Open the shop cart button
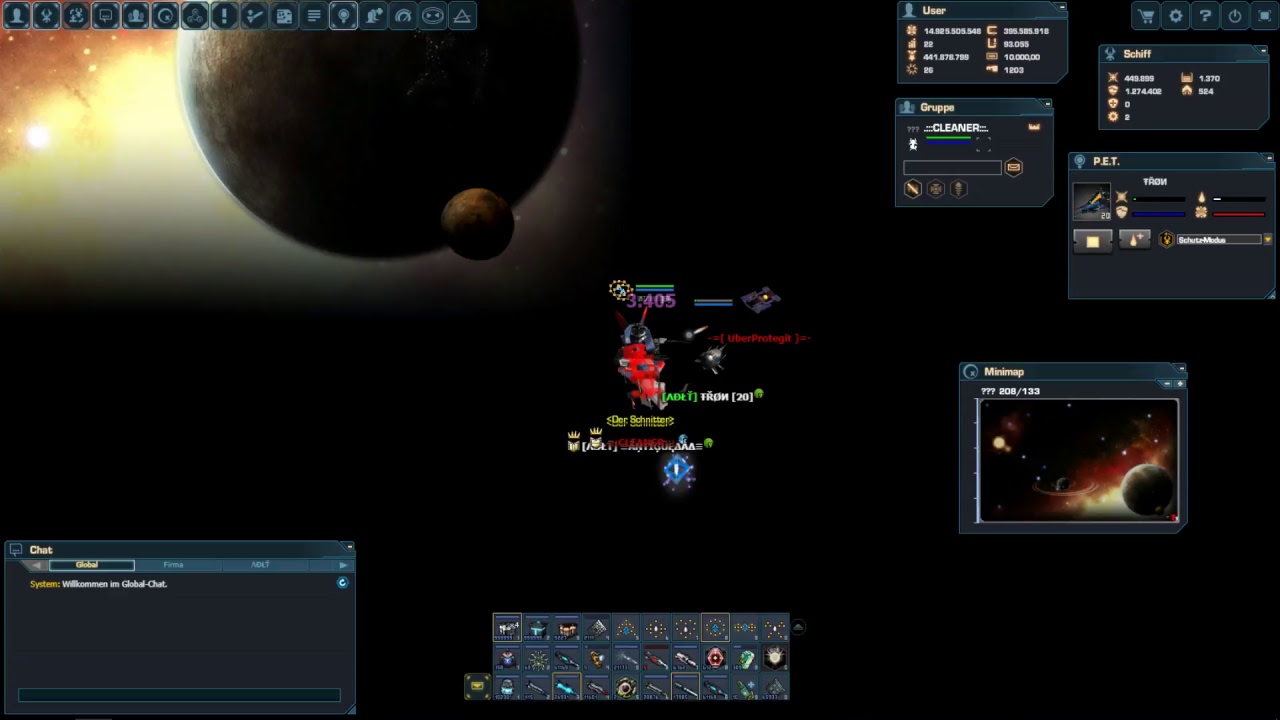The height and width of the screenshot is (720, 1280). pyautogui.click(x=1146, y=16)
